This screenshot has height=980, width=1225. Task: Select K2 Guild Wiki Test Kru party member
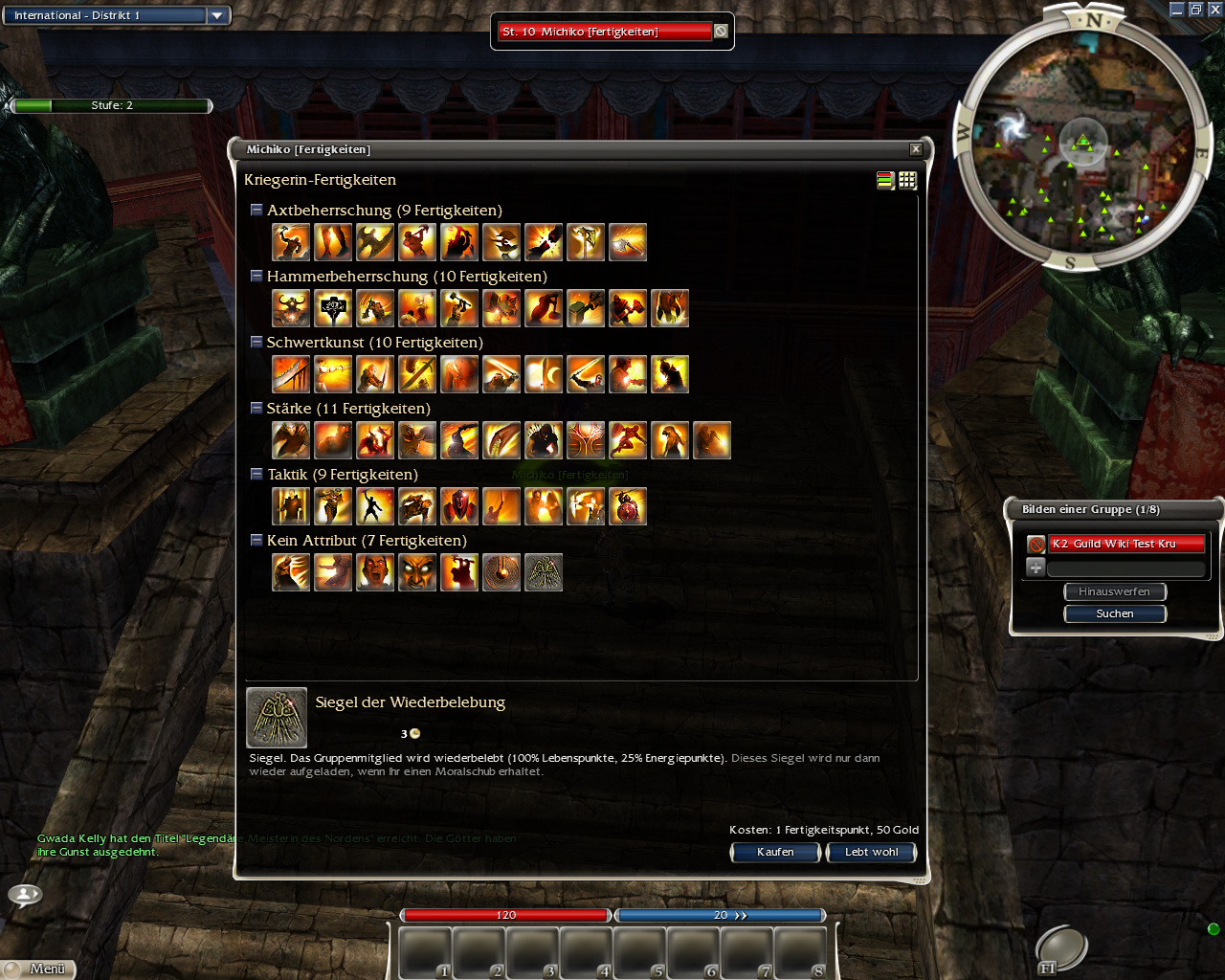click(x=1125, y=544)
